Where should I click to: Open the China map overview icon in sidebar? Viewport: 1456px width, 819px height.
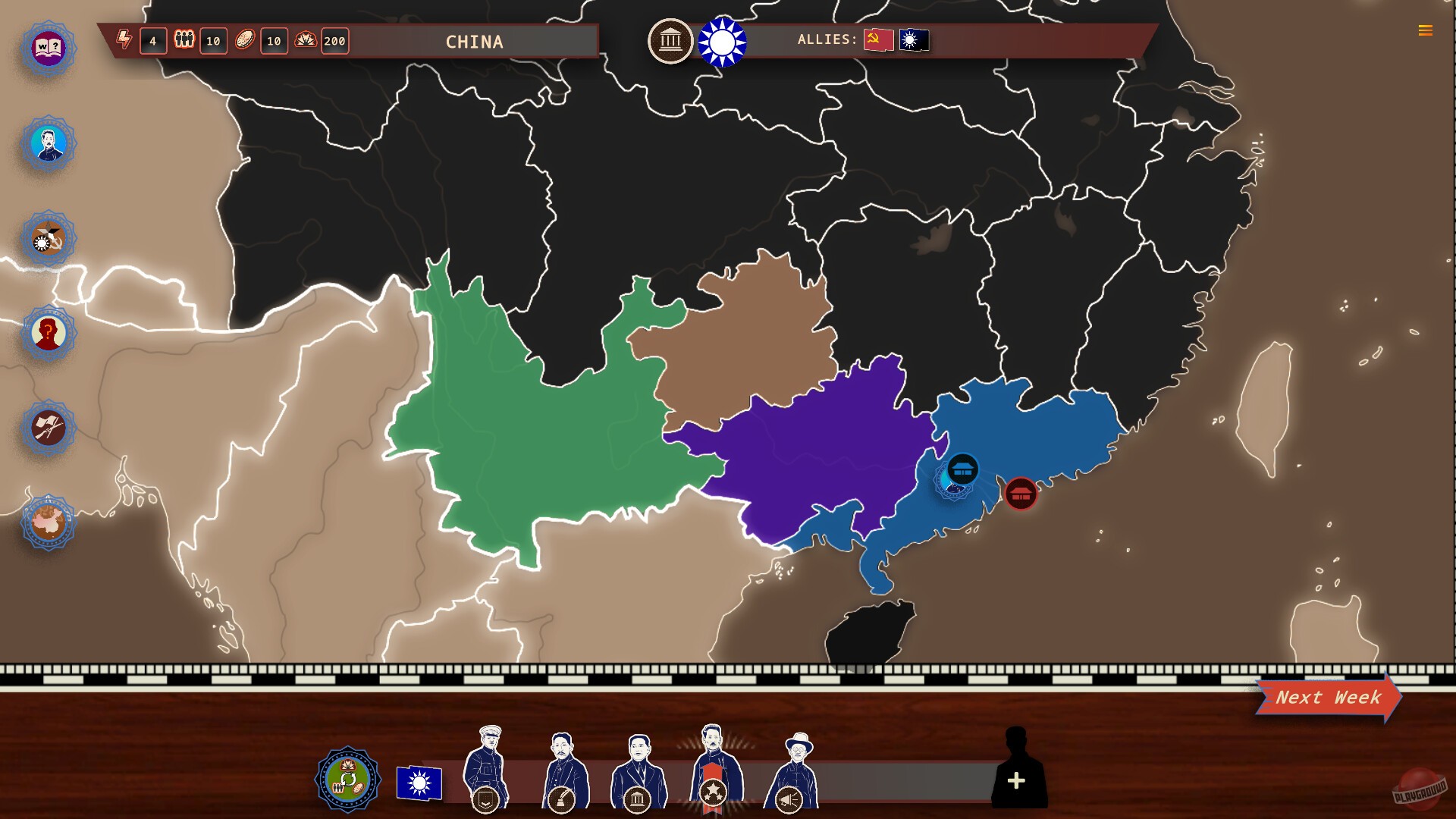point(47,522)
